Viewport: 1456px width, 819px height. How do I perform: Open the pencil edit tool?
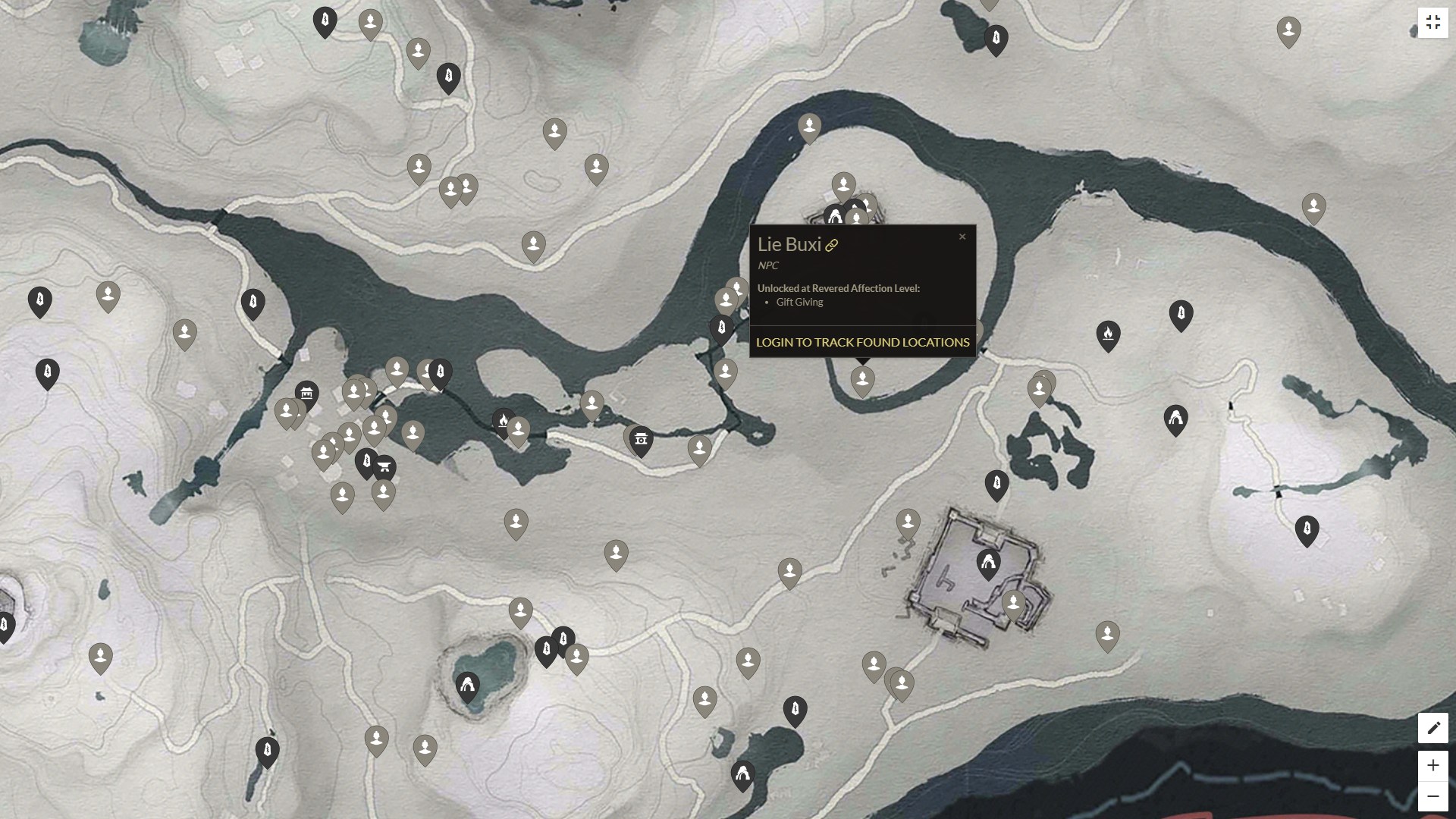point(1432,728)
